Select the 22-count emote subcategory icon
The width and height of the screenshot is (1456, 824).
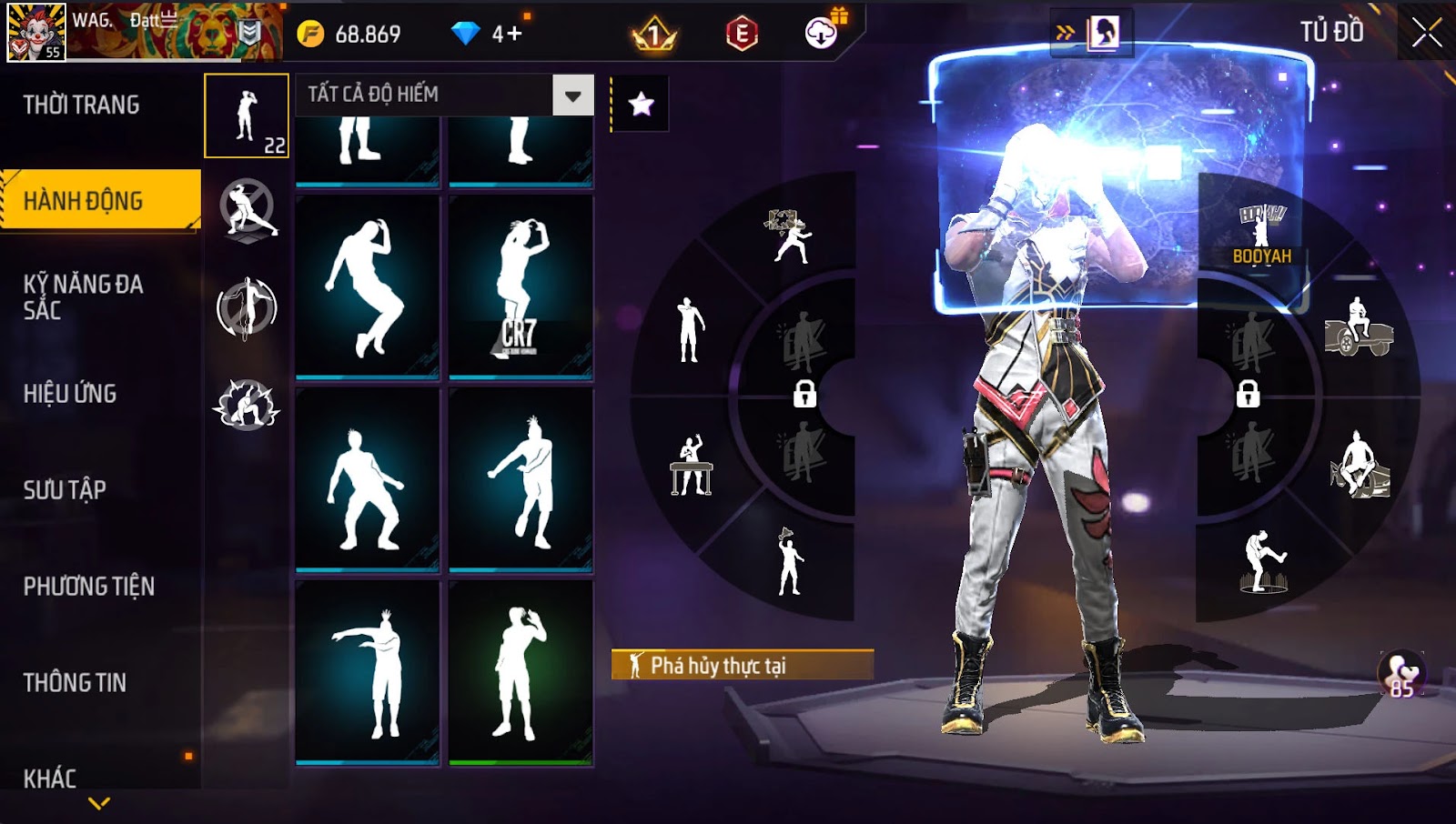tap(247, 116)
